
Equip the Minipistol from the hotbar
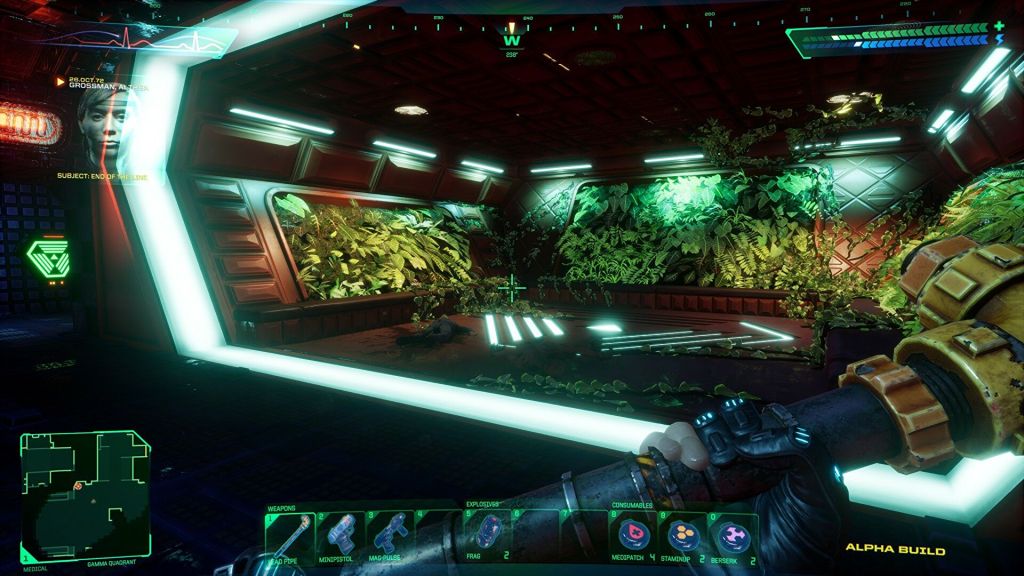point(340,535)
